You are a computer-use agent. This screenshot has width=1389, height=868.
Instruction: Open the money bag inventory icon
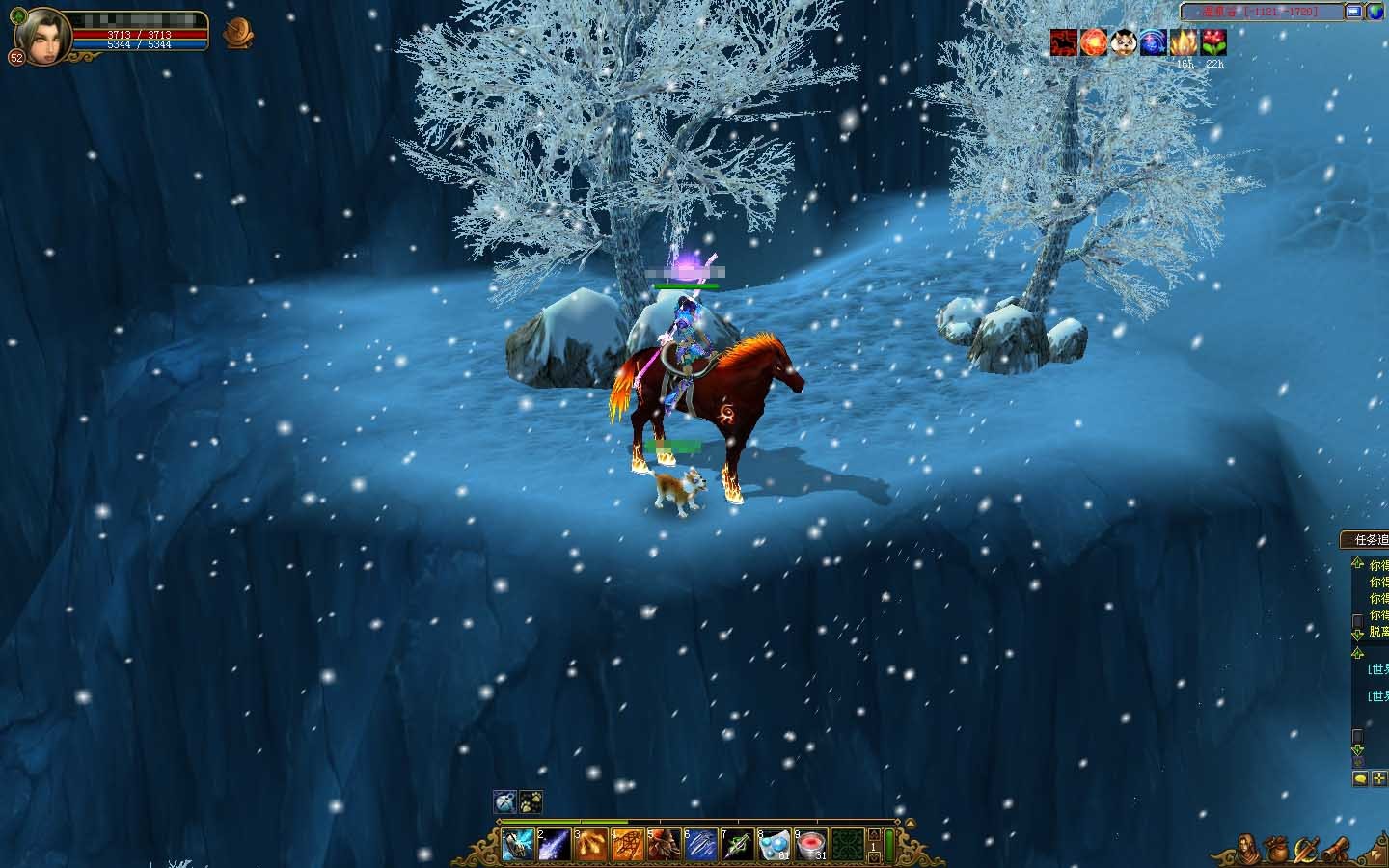click(x=1279, y=849)
